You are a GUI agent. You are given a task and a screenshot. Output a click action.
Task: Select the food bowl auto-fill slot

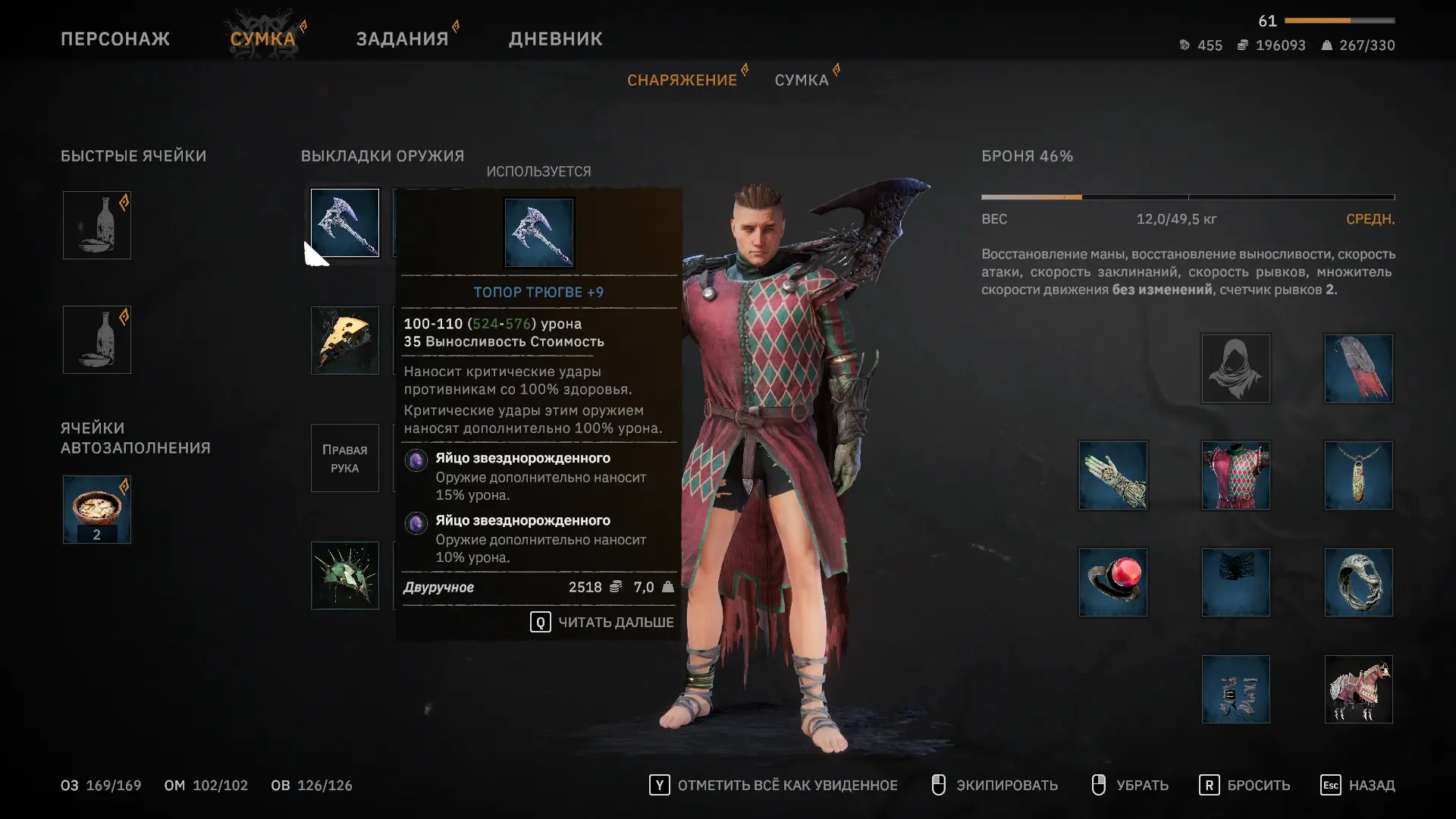pos(97,510)
